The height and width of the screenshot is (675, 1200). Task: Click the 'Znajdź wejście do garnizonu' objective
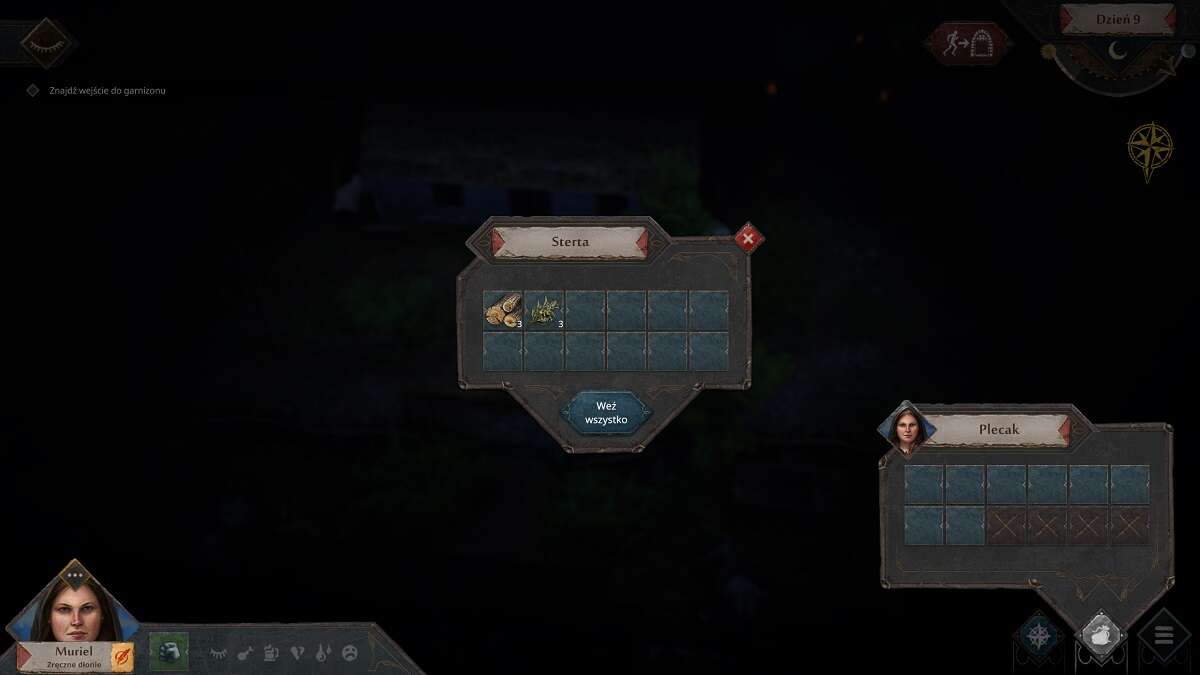(x=107, y=91)
